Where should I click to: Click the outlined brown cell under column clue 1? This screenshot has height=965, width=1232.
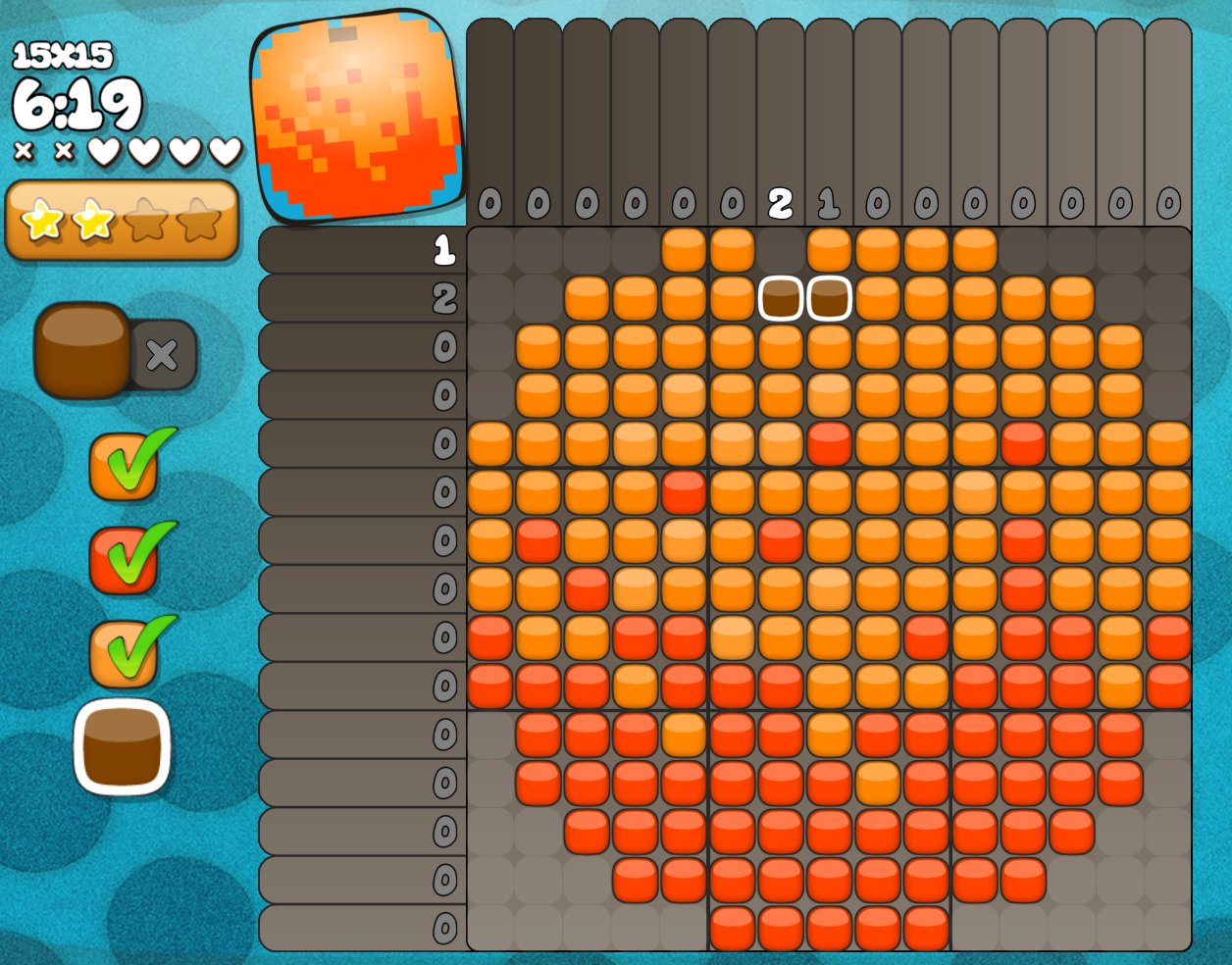pyautogui.click(x=829, y=298)
